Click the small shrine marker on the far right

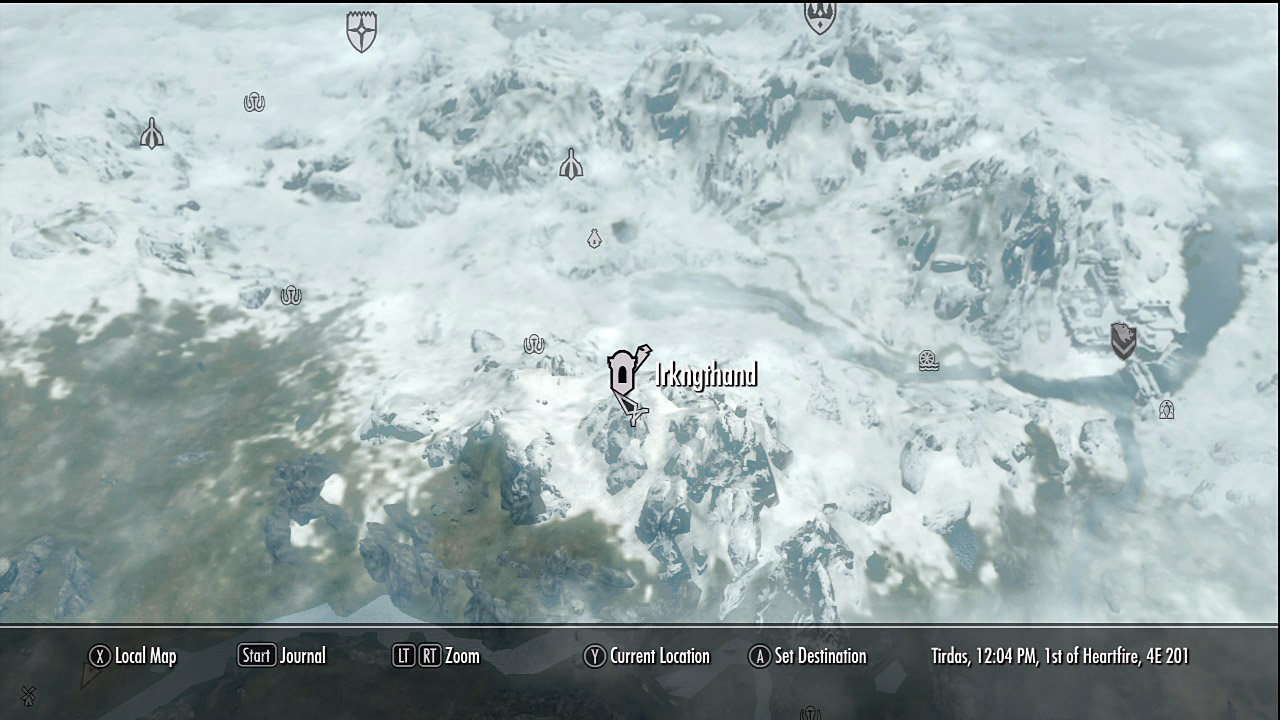click(x=1165, y=409)
